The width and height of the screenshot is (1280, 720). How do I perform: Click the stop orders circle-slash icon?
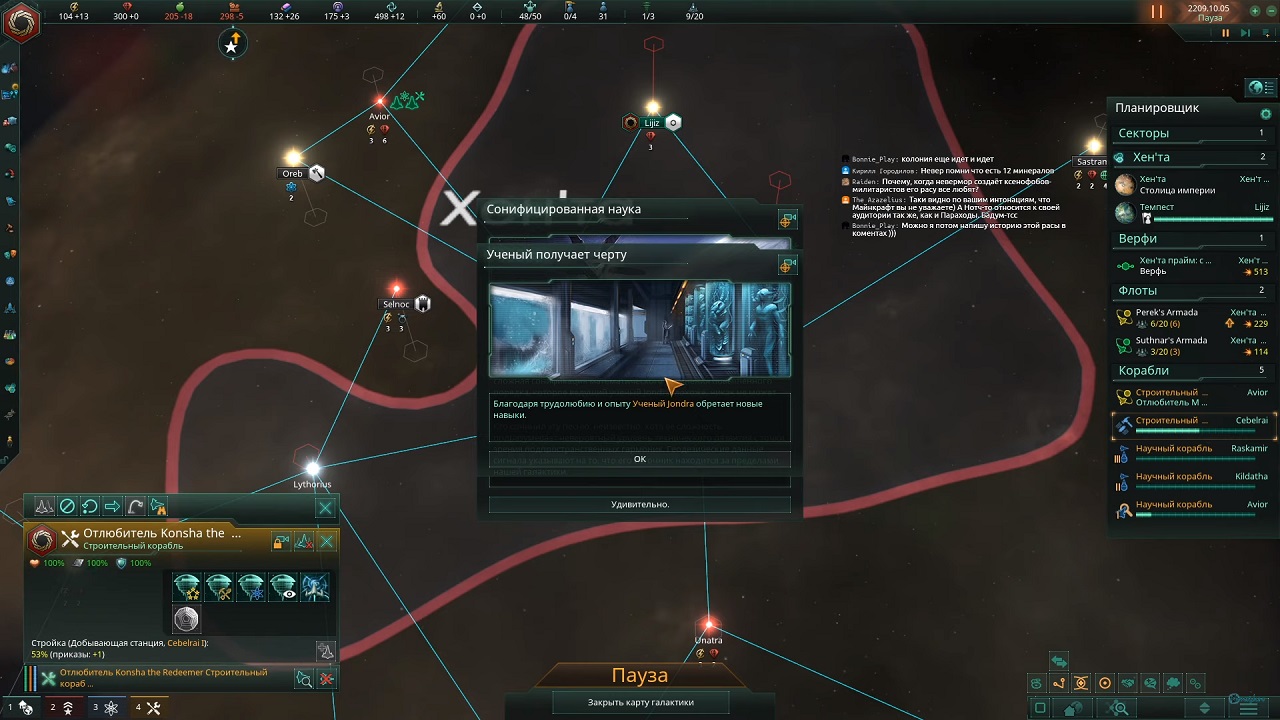[67, 507]
